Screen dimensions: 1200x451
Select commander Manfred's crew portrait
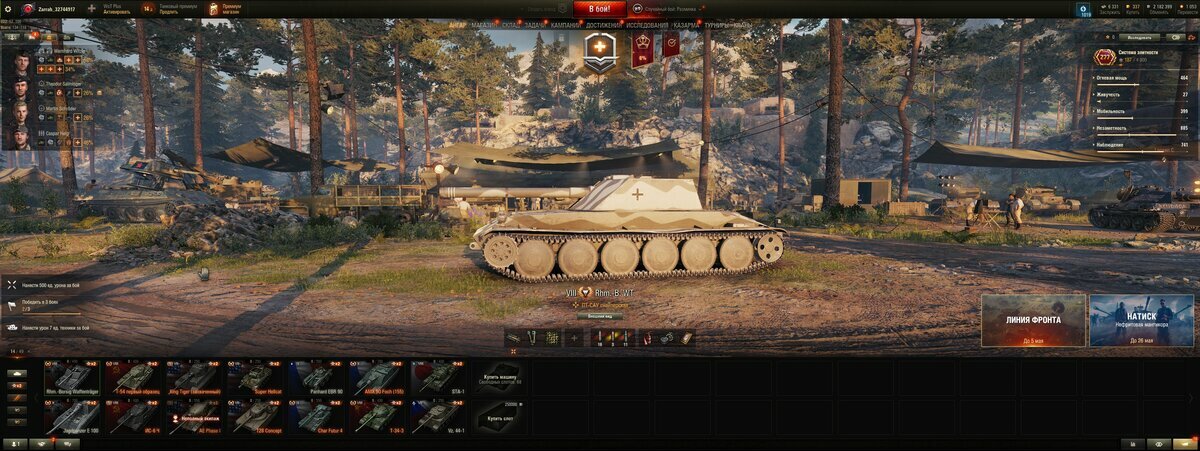pos(22,59)
